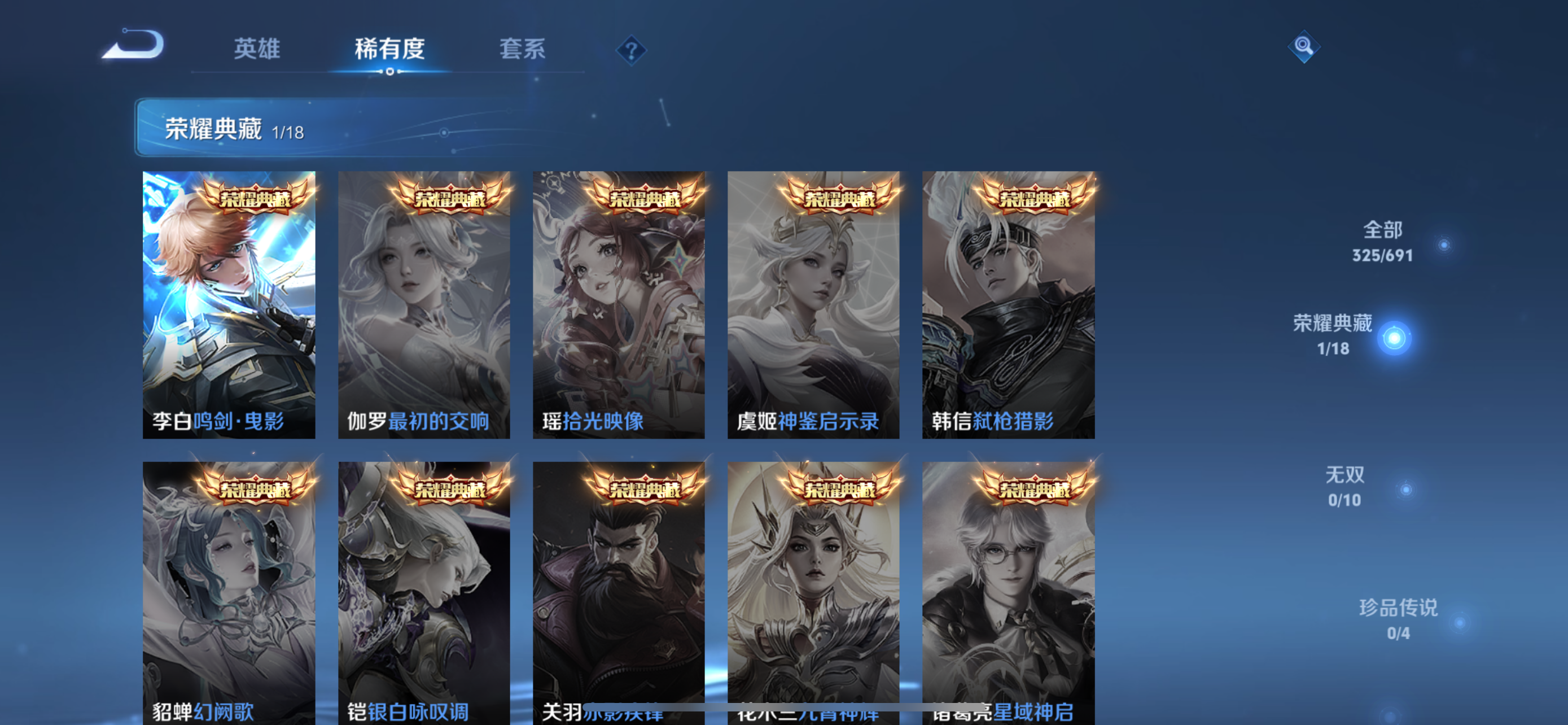Open the question mark help icon
This screenshot has width=1568, height=725.
[631, 50]
